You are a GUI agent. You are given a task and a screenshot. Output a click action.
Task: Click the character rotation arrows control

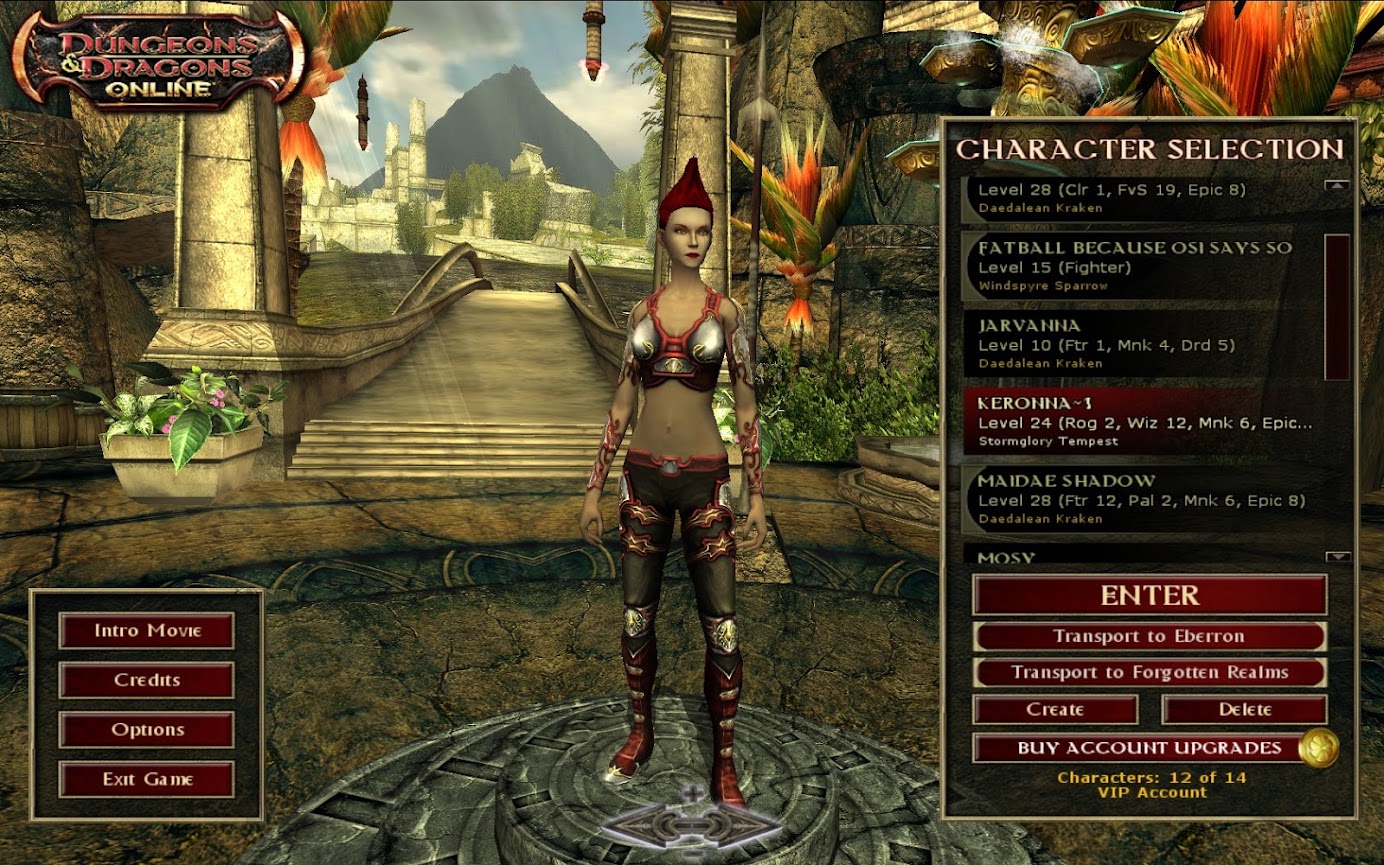tap(692, 825)
